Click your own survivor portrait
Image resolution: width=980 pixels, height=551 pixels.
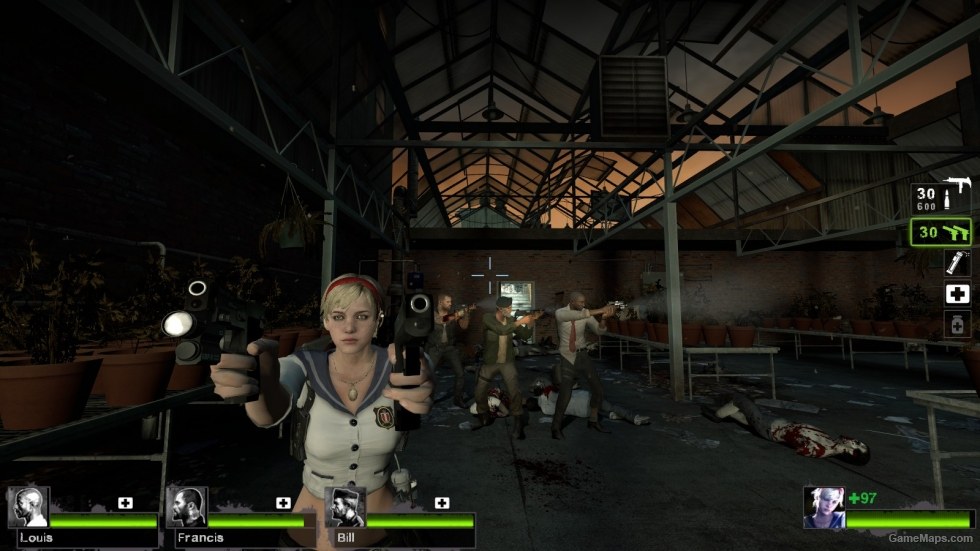pos(824,507)
